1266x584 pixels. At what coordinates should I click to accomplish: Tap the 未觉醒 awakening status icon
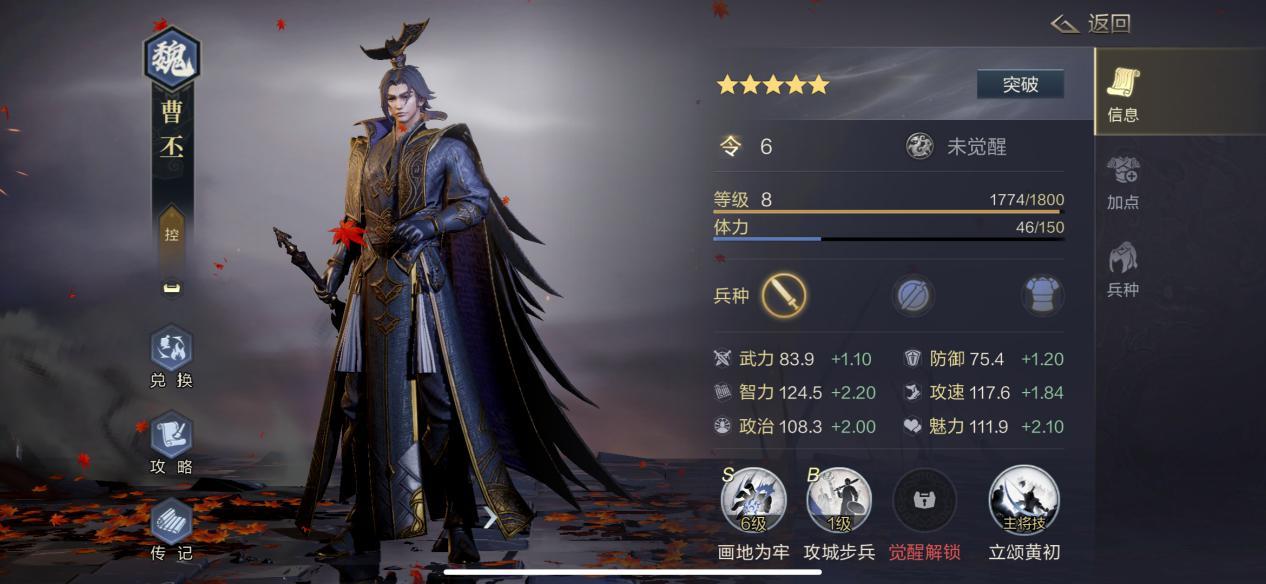pyautogui.click(x=919, y=147)
